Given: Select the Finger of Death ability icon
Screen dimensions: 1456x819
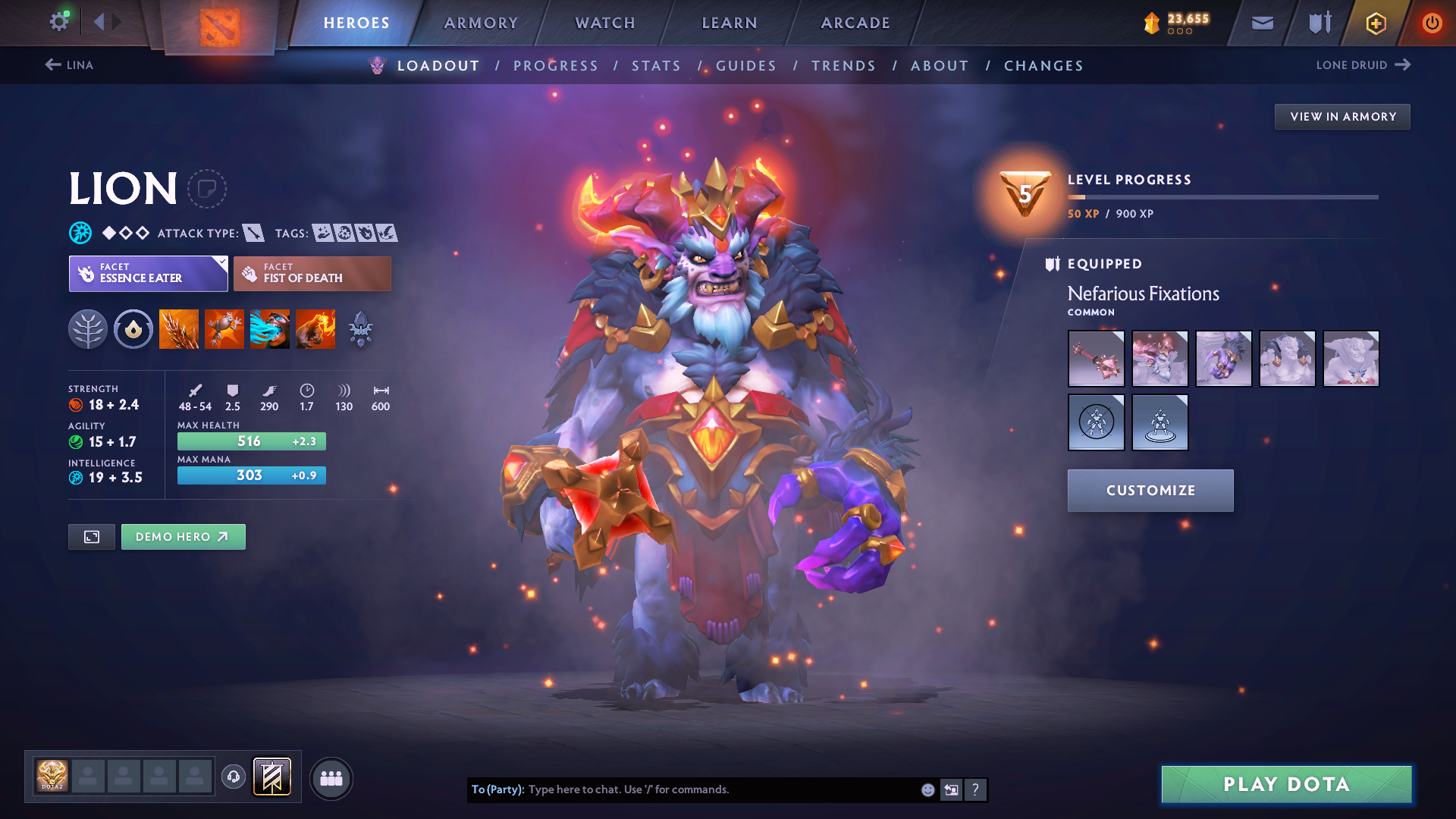Looking at the screenshot, I should (x=315, y=329).
